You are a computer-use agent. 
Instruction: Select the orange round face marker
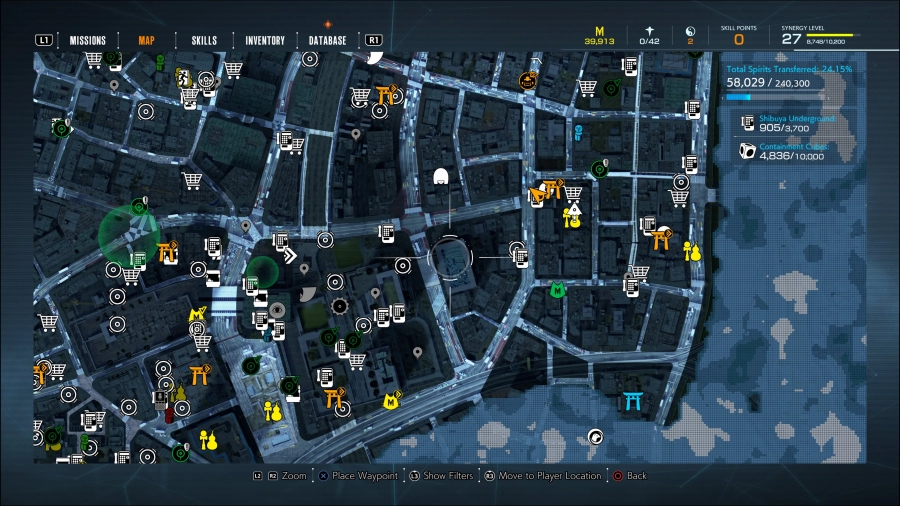click(528, 79)
